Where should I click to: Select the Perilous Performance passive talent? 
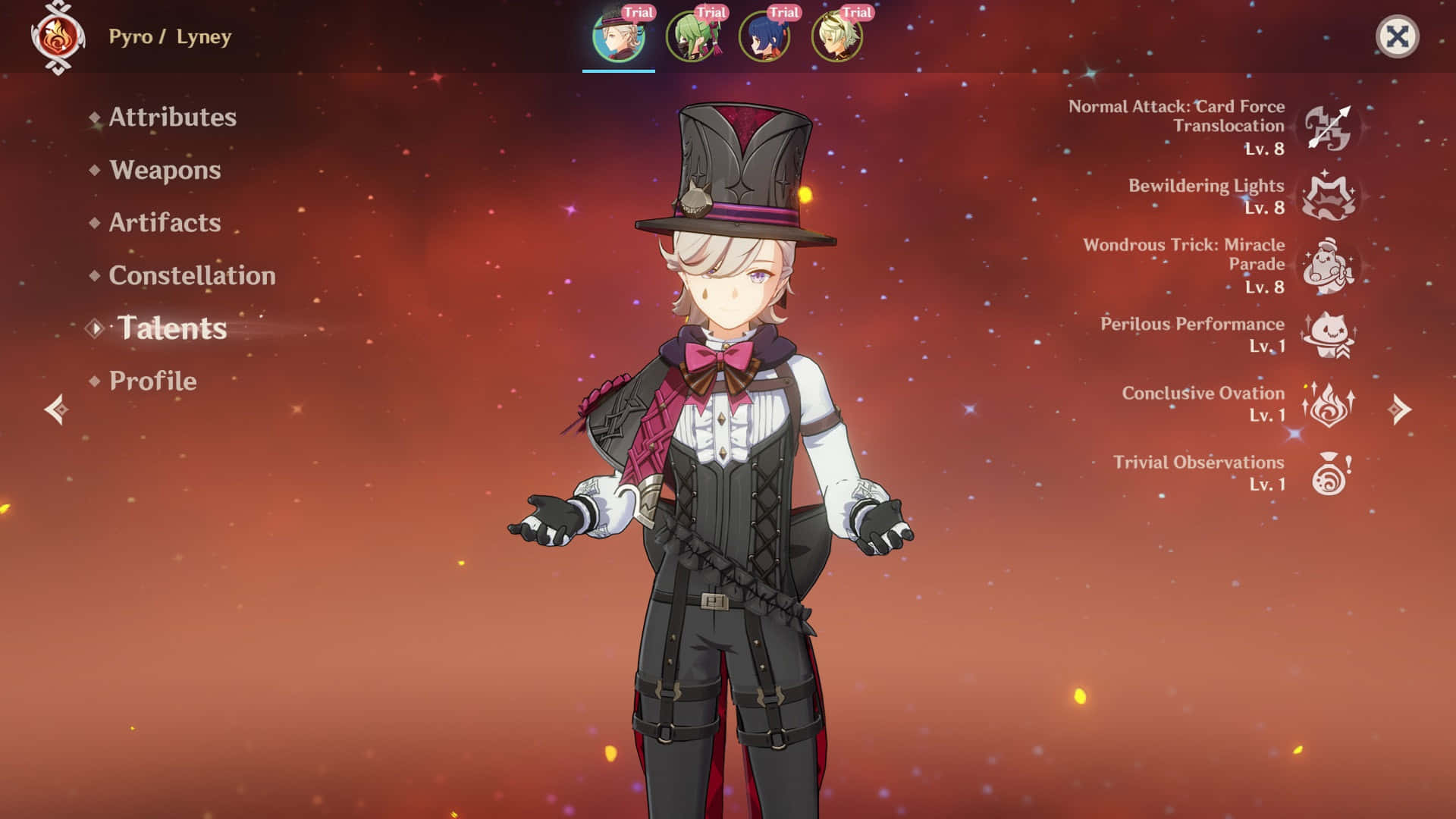pos(1329,335)
